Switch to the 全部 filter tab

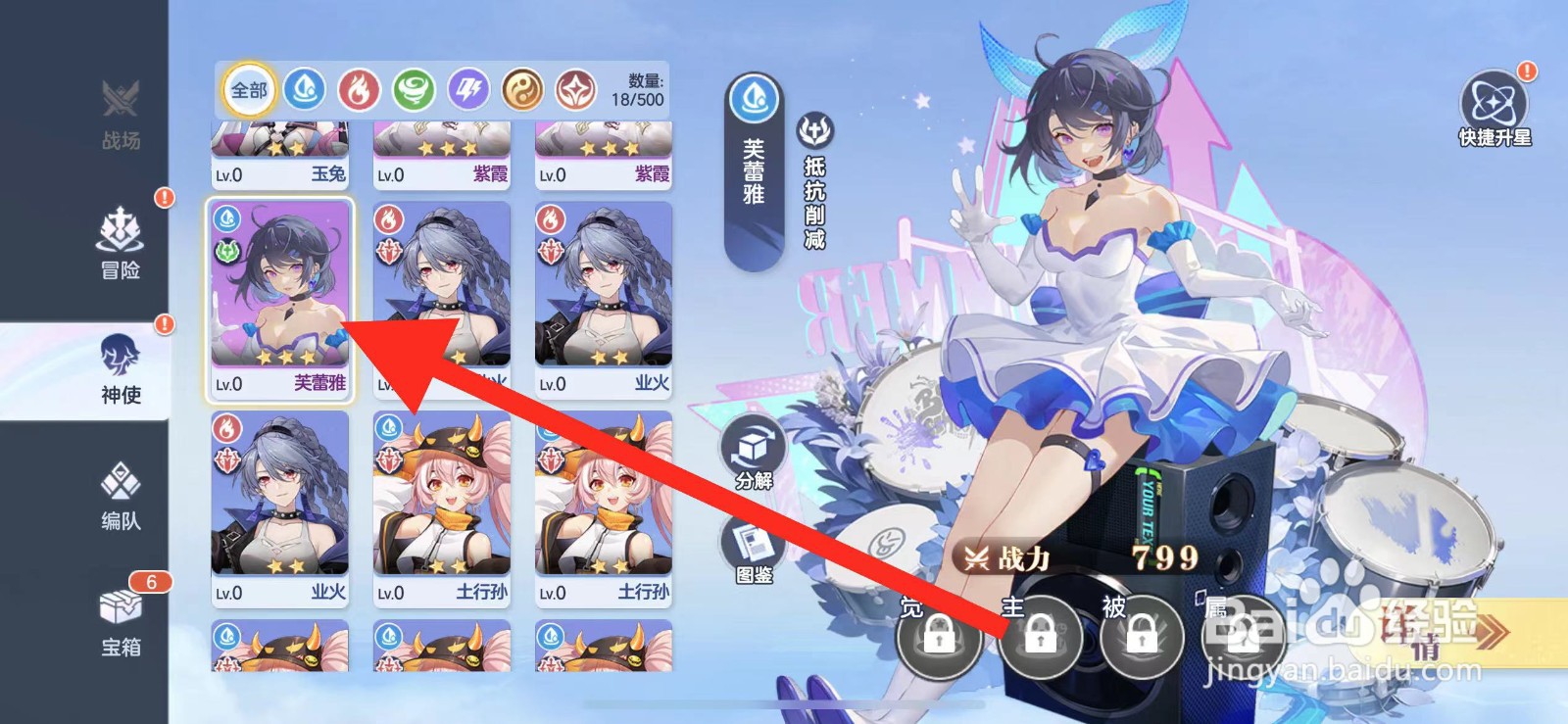coord(247,89)
